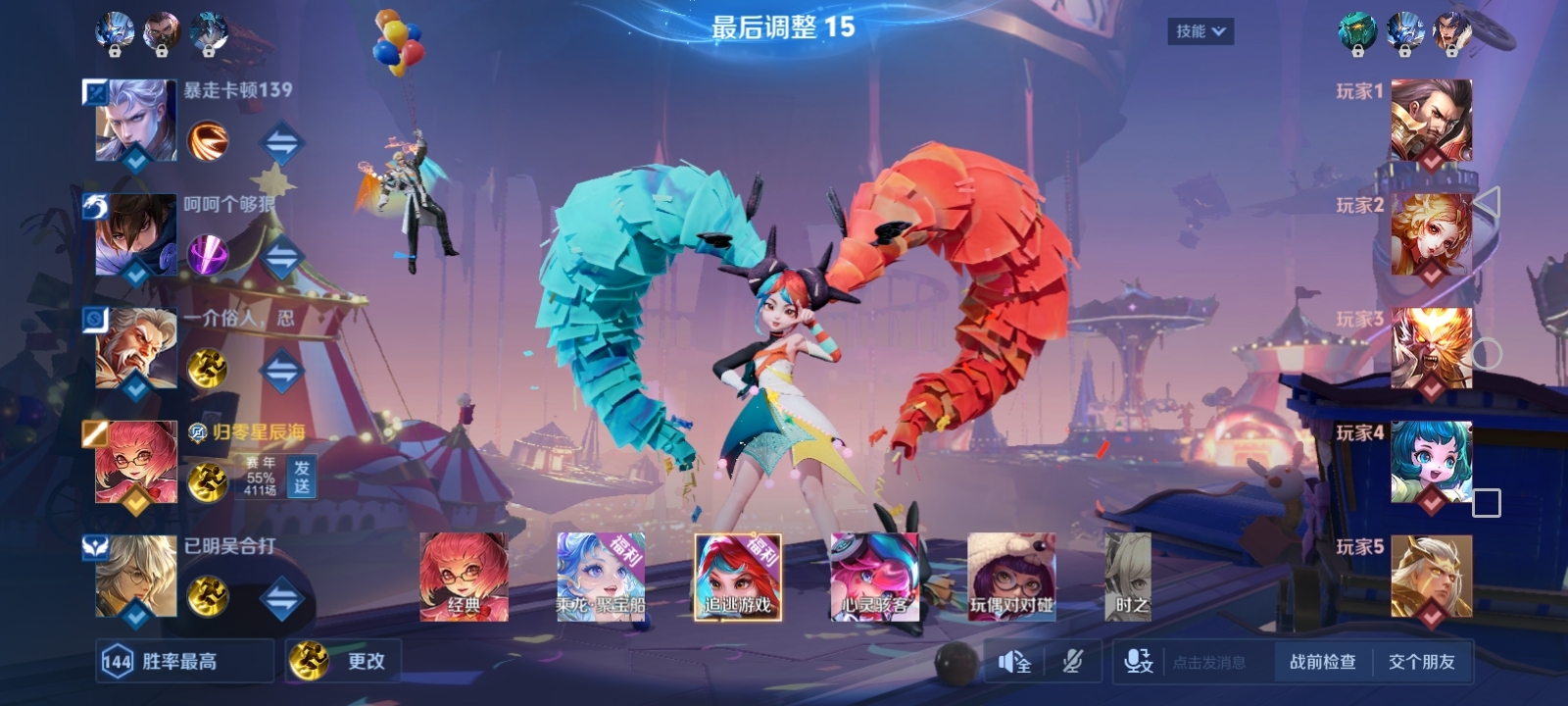Choose the 乘龙·聚宝船 skin
This screenshot has width=1568, height=706.
601,578
